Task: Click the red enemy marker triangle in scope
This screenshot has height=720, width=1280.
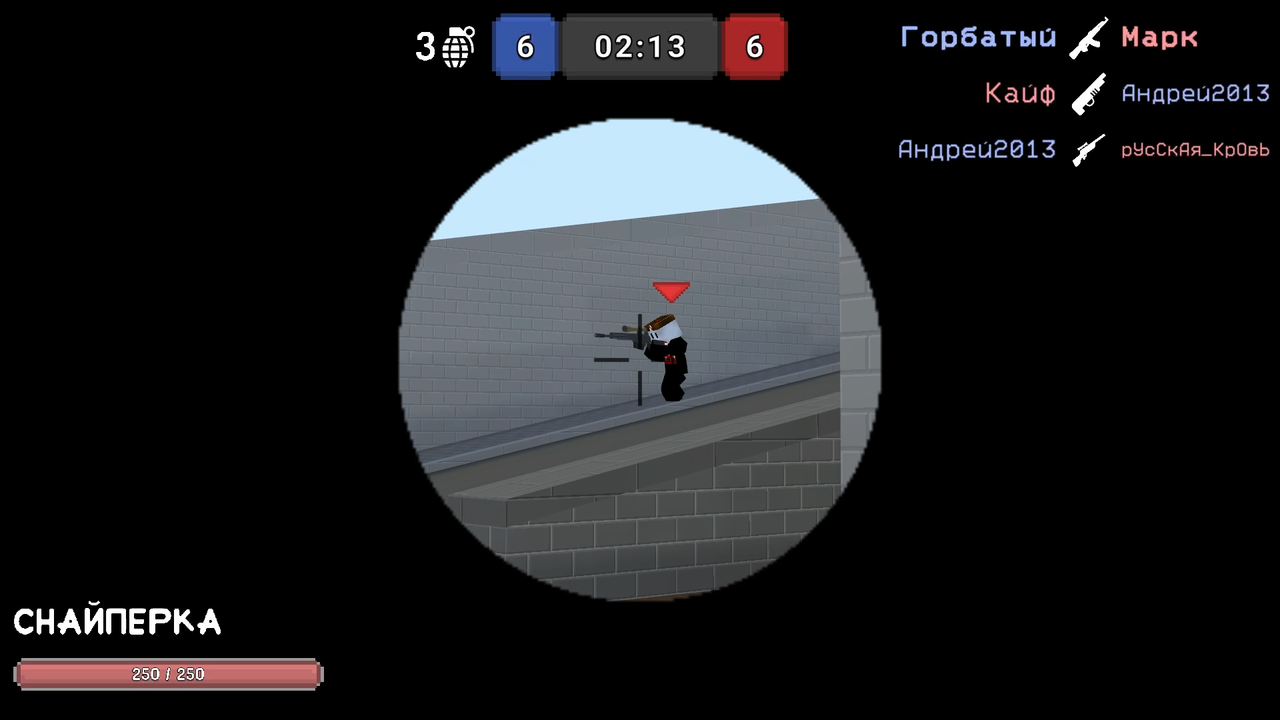Action: [x=671, y=291]
